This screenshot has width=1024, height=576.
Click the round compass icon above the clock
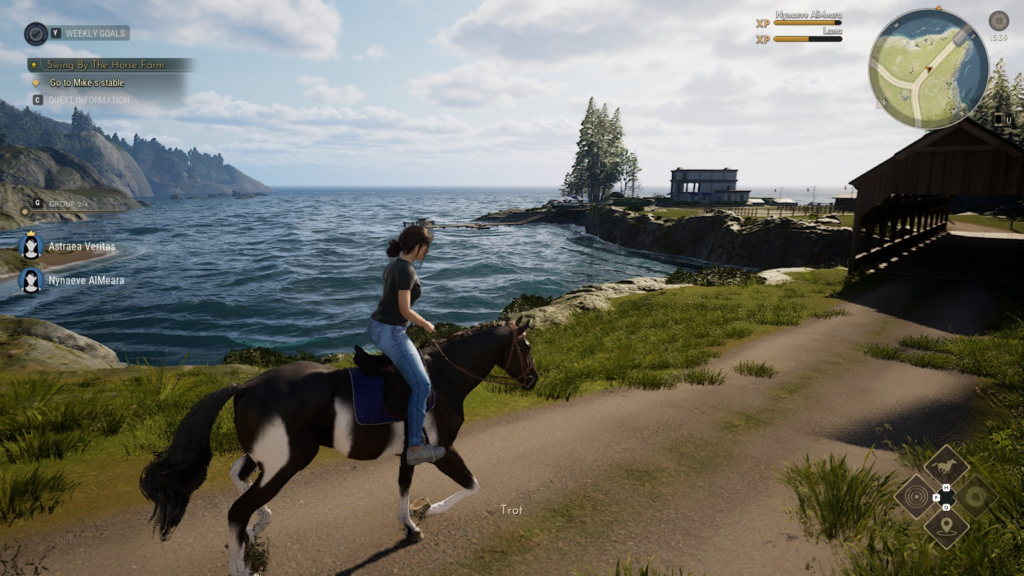[998, 21]
